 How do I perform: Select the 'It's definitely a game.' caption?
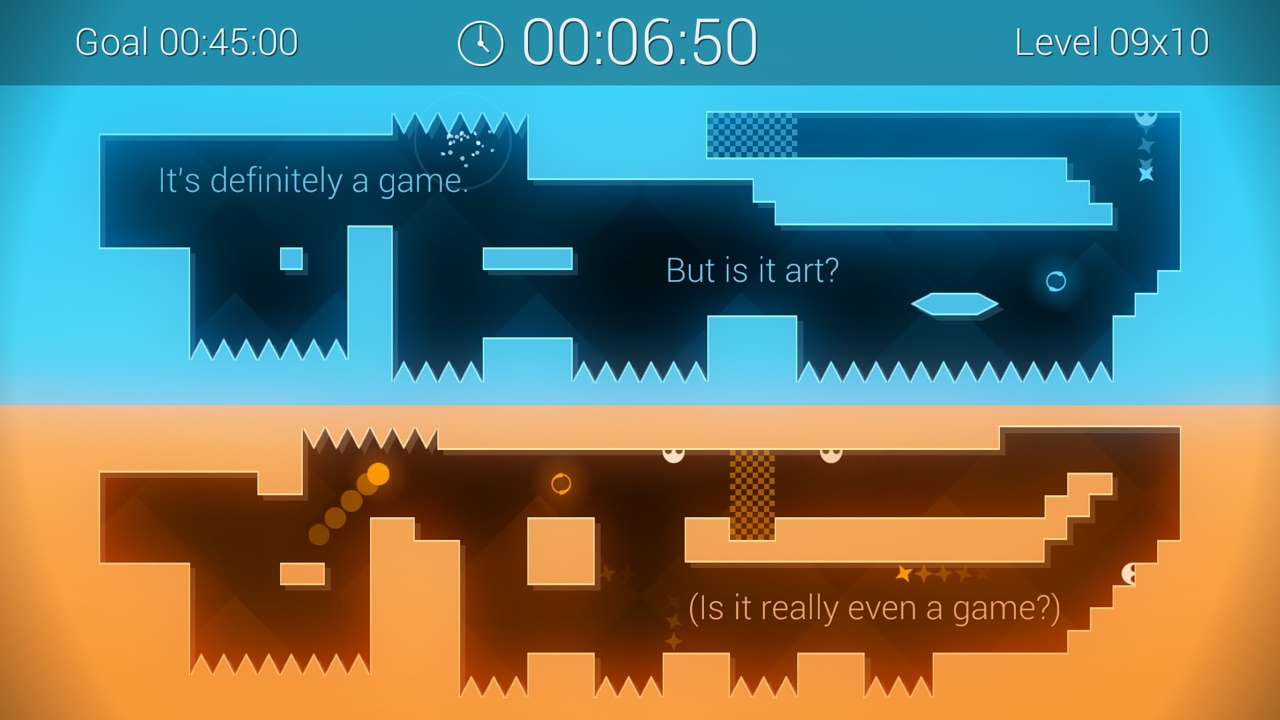point(312,181)
